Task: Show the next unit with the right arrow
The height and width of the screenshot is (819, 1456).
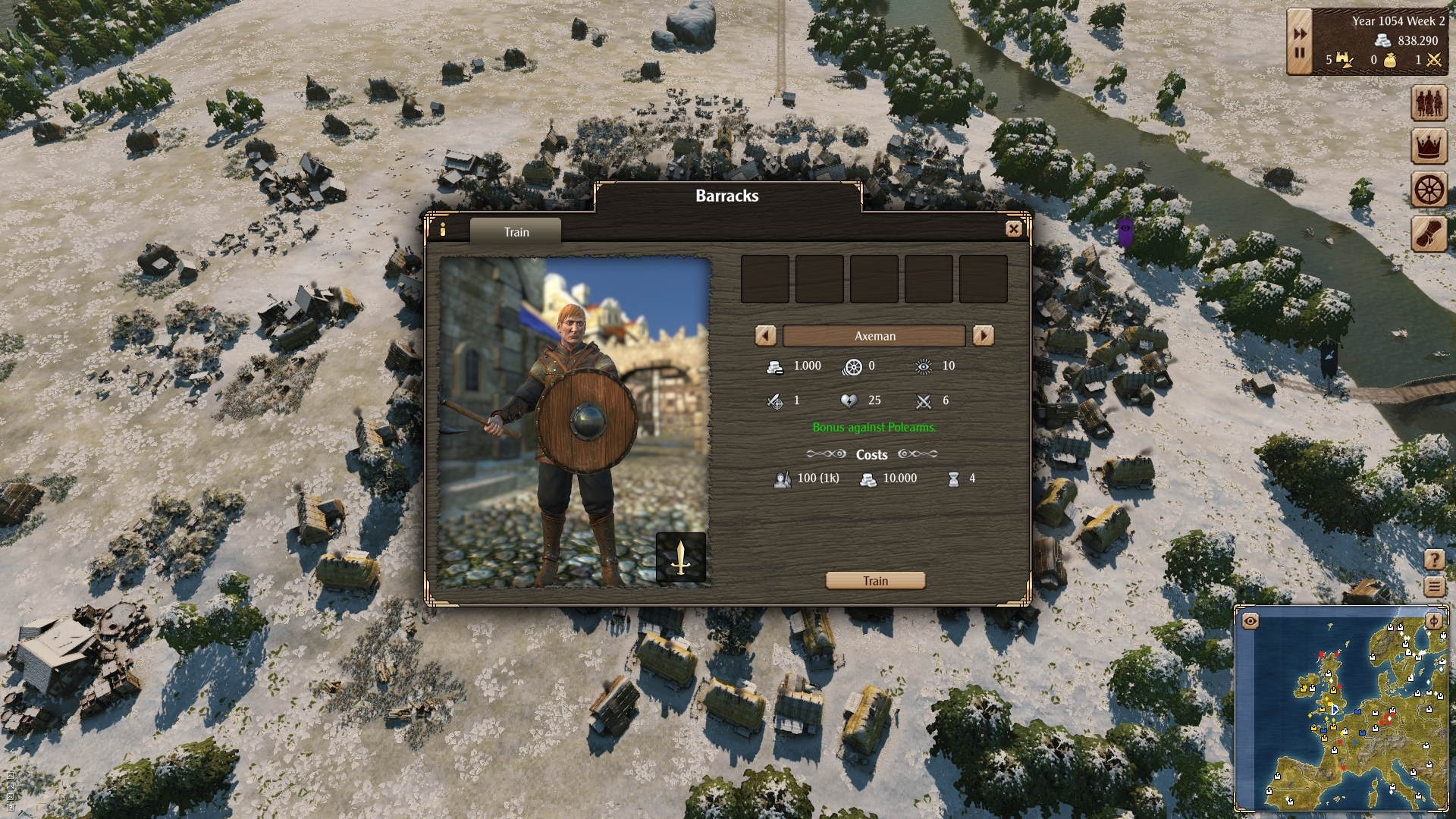Action: (984, 335)
